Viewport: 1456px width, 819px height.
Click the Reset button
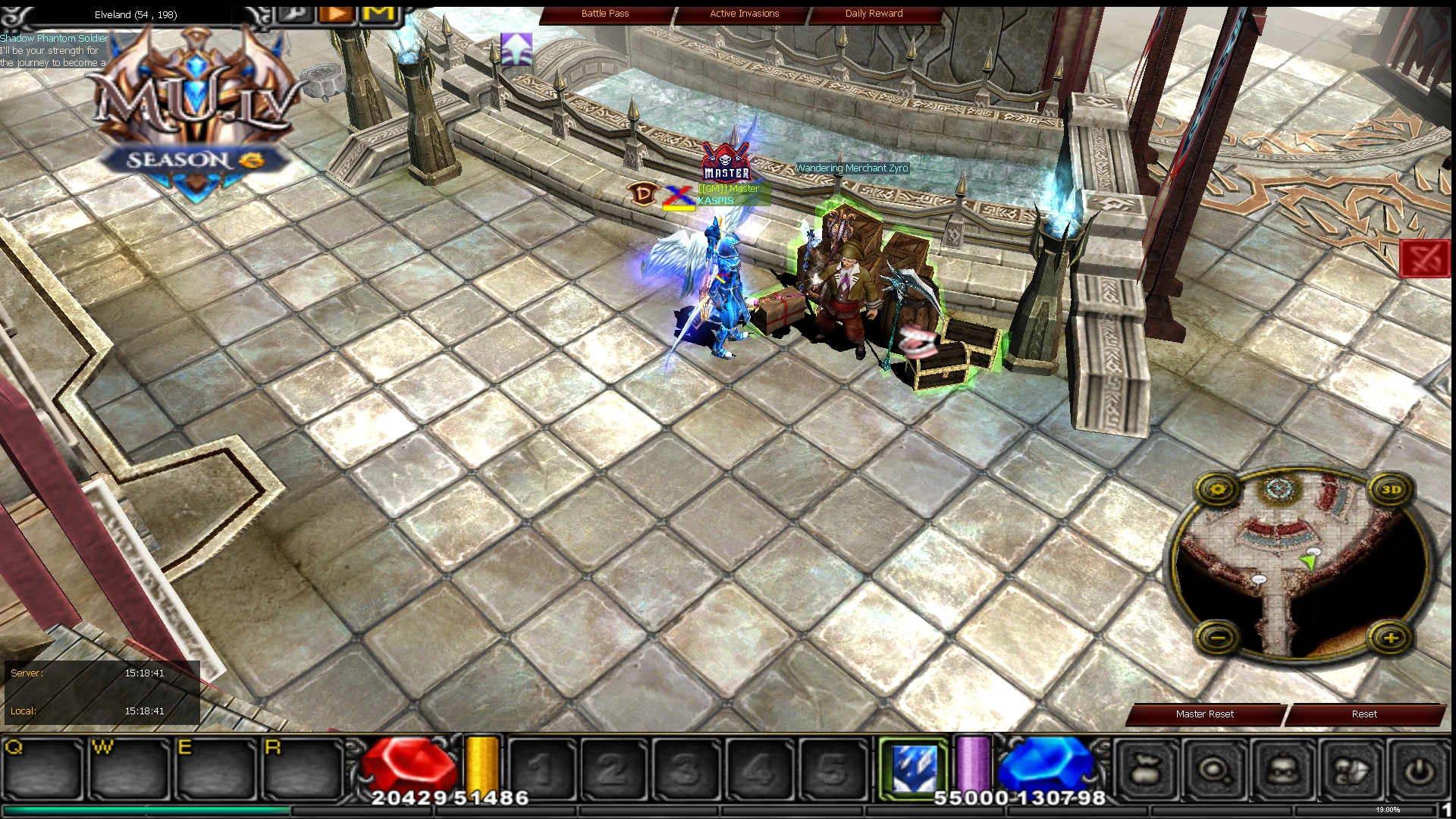pos(1364,714)
